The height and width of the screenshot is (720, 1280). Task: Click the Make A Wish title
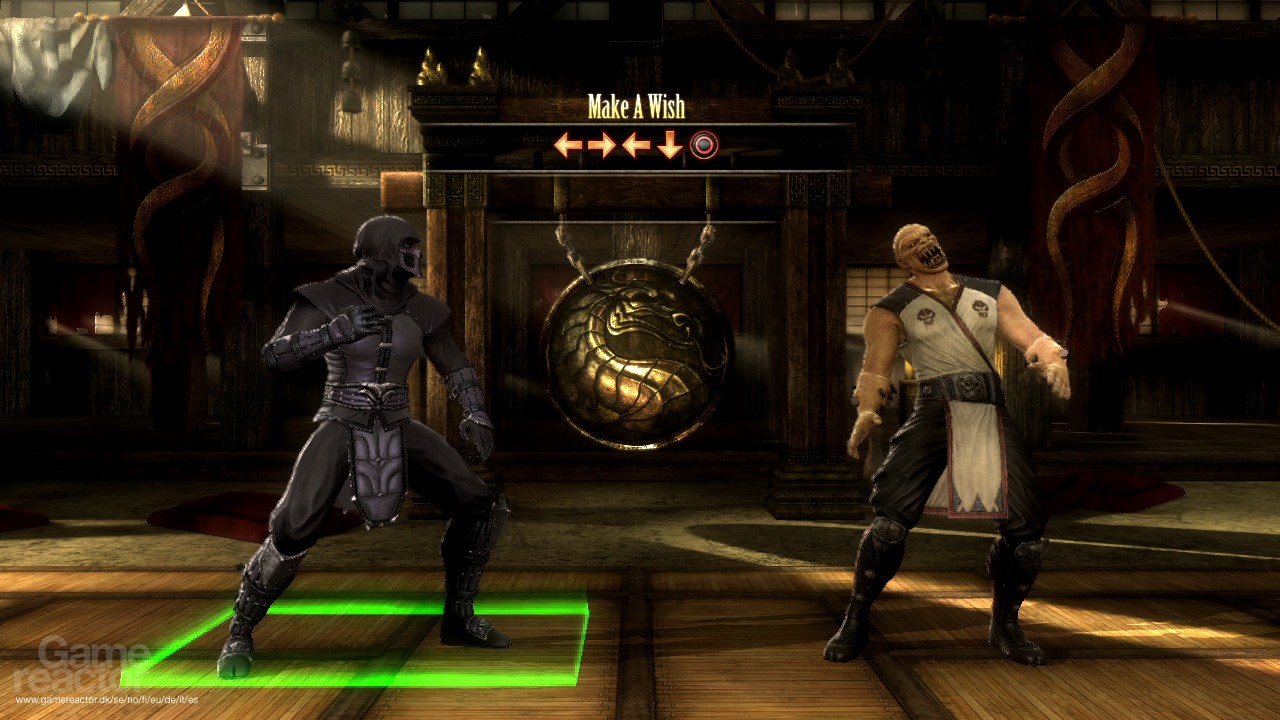[x=637, y=103]
